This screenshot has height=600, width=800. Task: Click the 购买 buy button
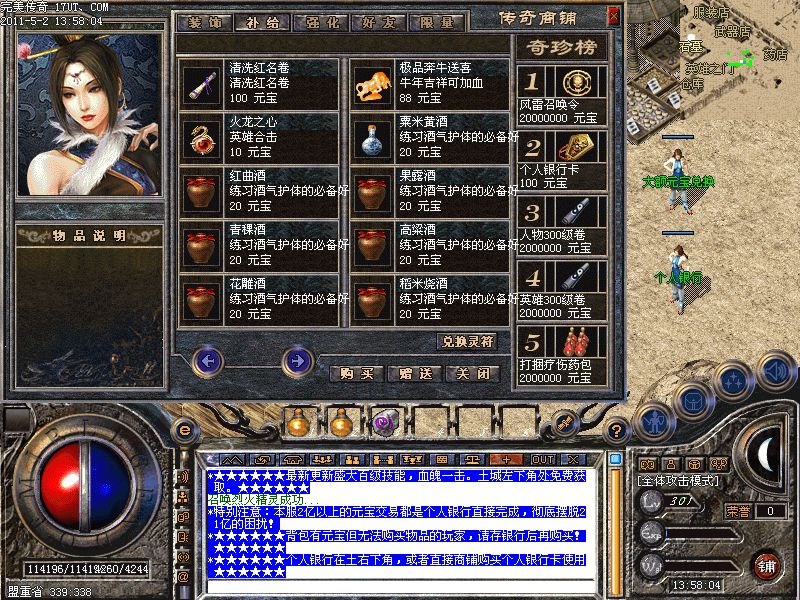click(357, 374)
